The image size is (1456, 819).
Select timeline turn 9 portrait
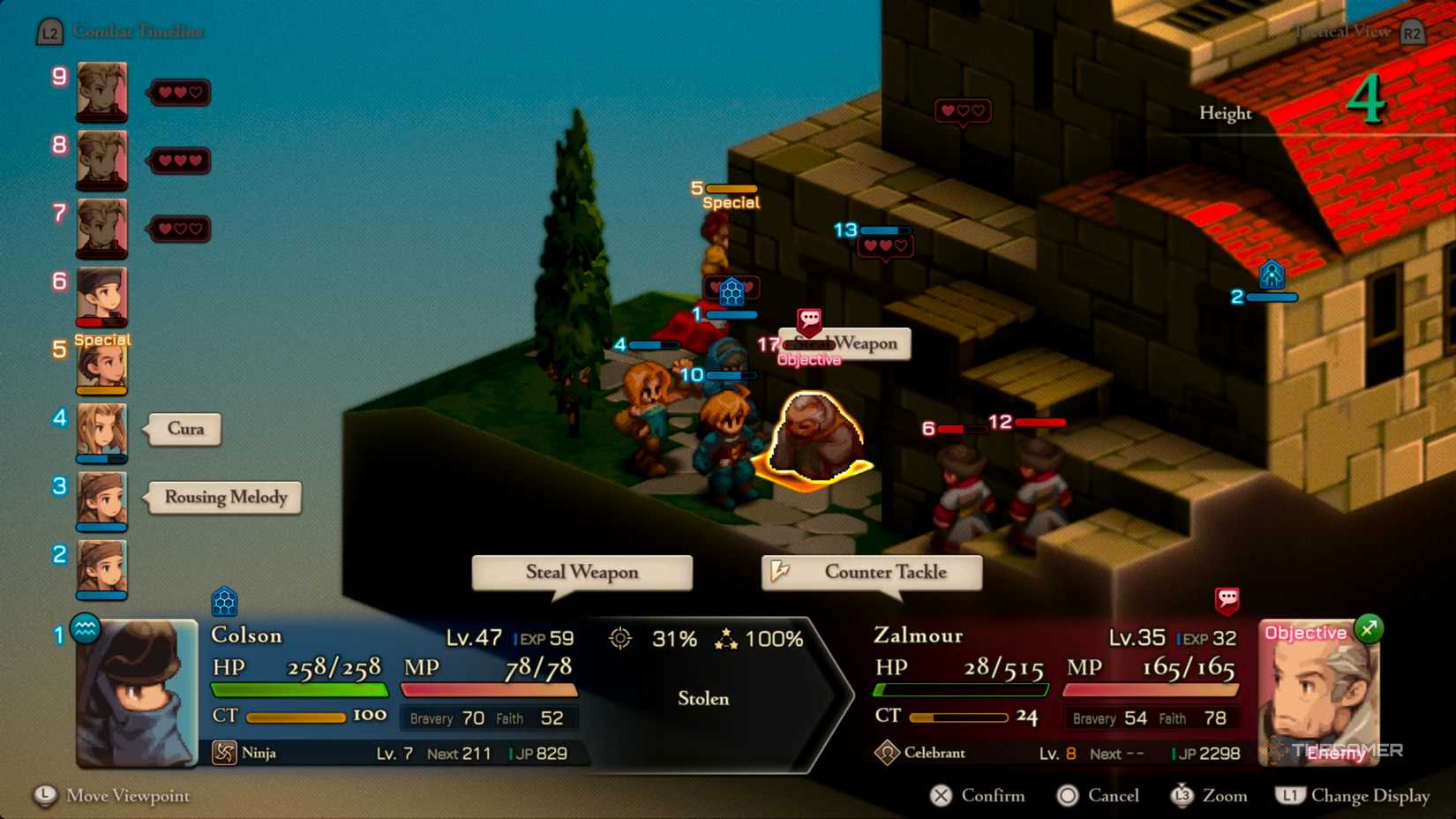tap(101, 92)
